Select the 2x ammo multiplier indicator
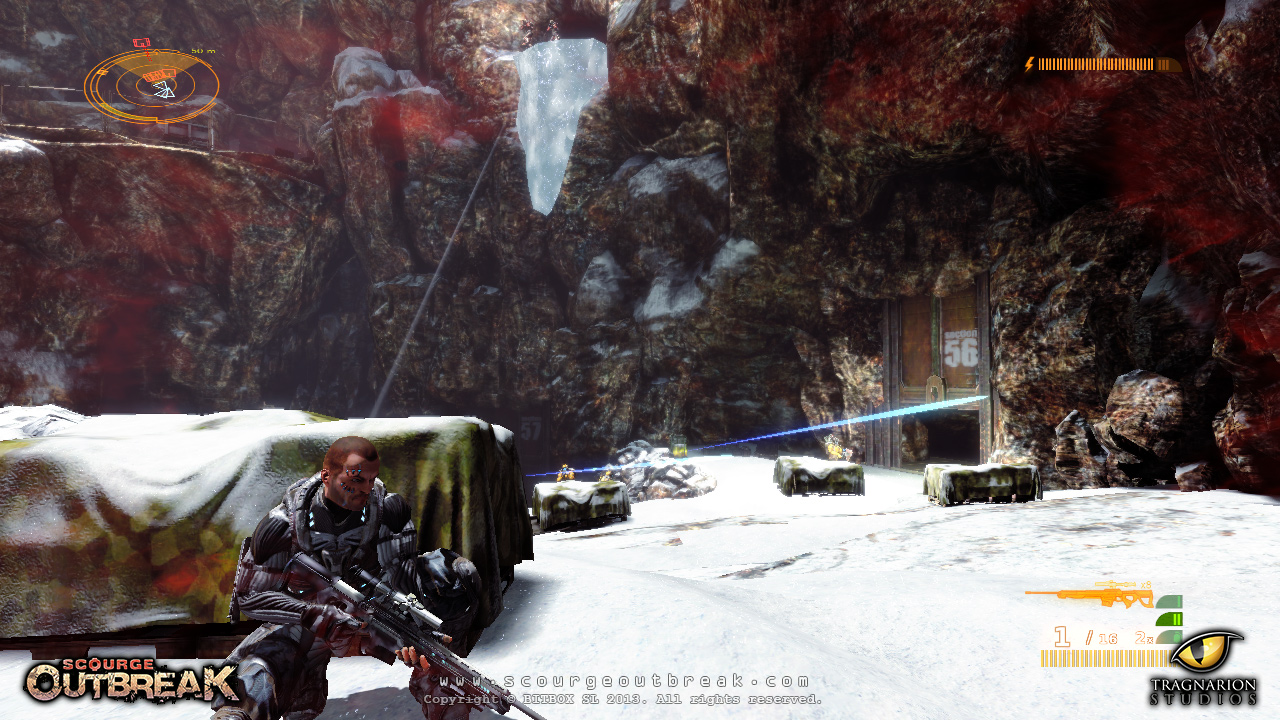Viewport: 1280px width, 720px height. click(1143, 637)
